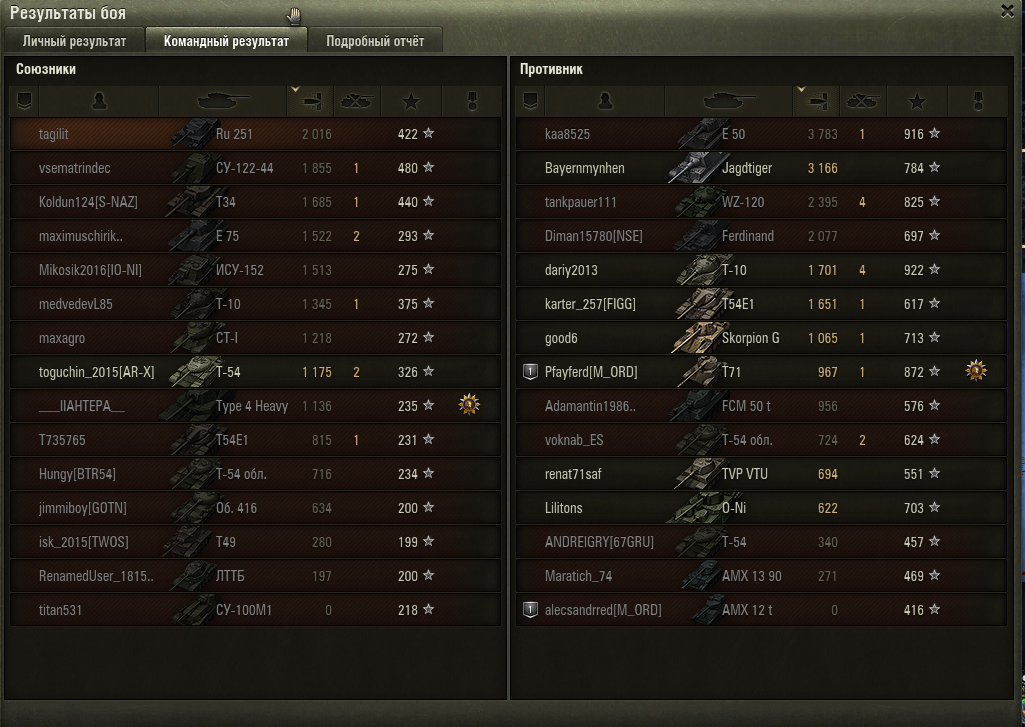This screenshot has width=1025, height=727.
Task: Select enemy Lilitons O-Ni row
Action: [760, 508]
